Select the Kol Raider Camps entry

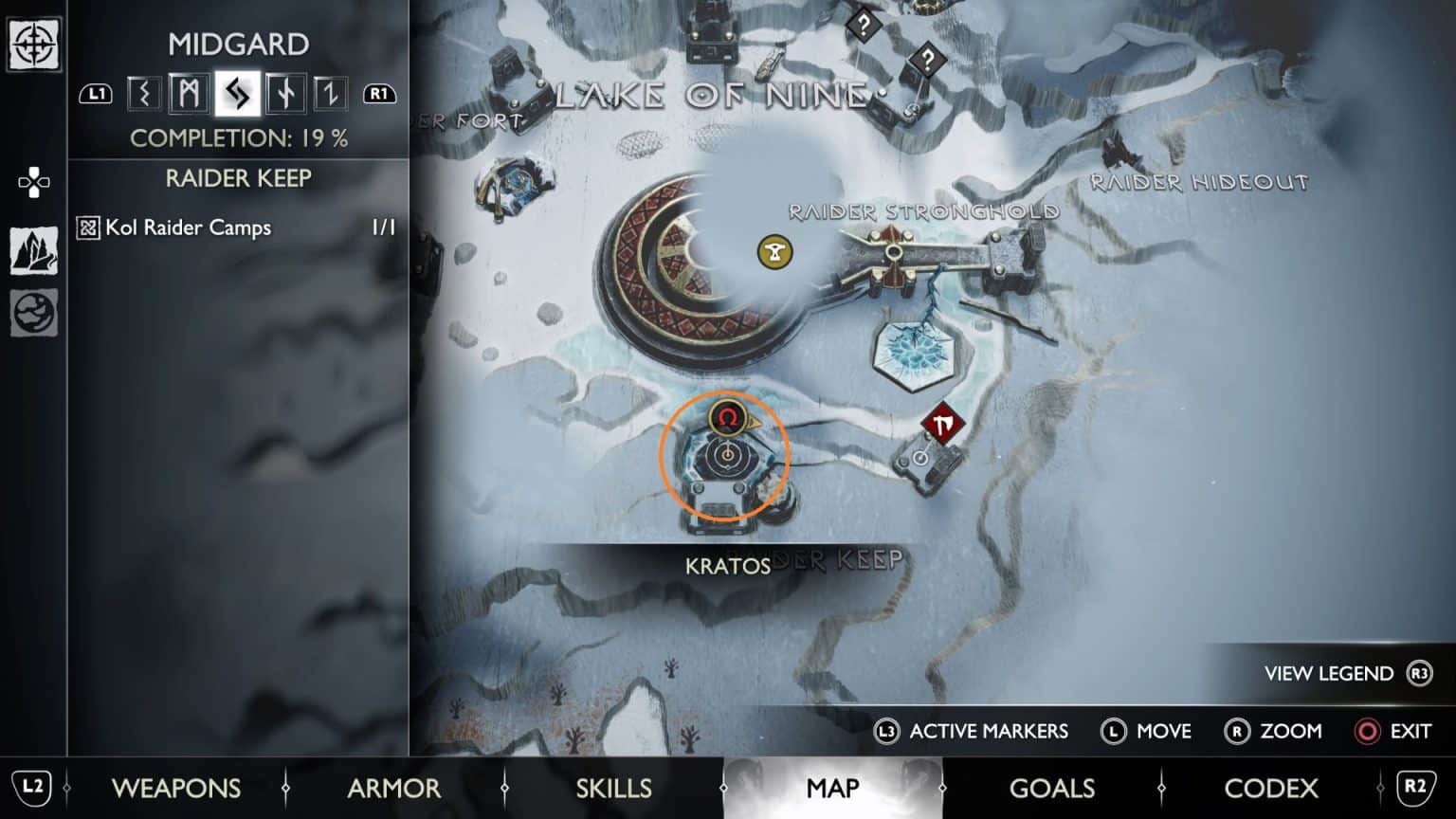(x=188, y=227)
